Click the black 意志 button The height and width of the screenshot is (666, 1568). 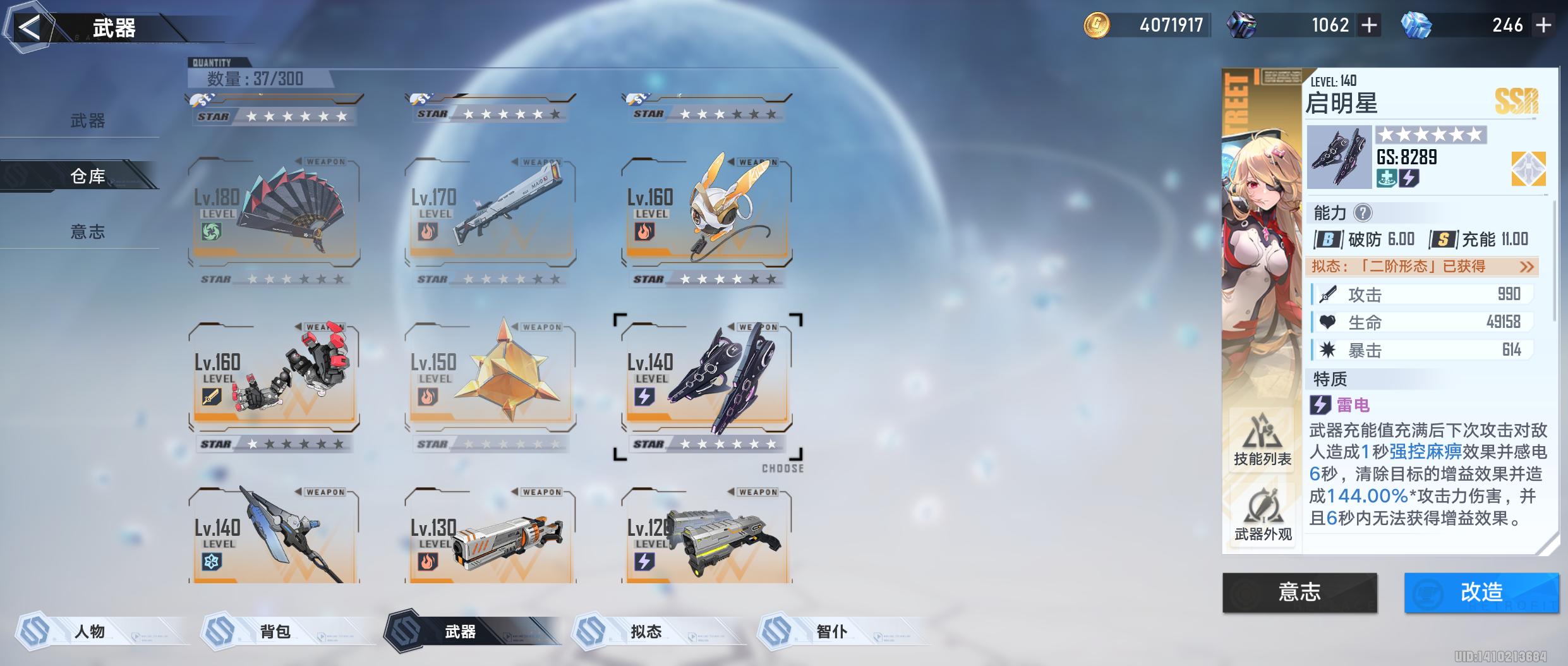[1300, 592]
